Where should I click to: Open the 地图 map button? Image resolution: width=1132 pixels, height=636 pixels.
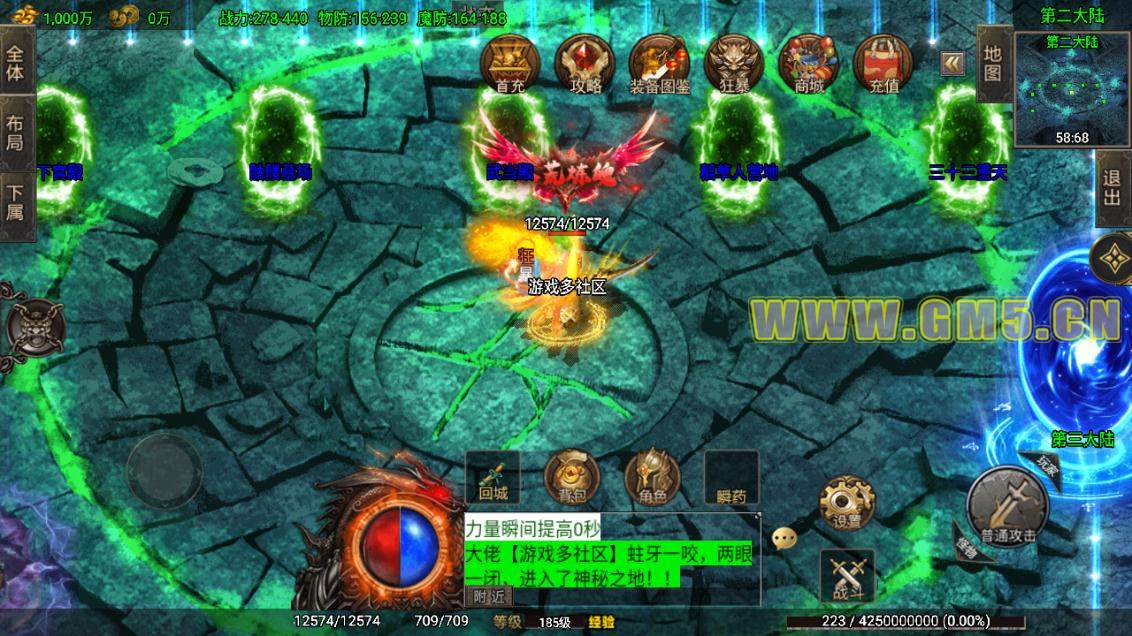click(992, 62)
